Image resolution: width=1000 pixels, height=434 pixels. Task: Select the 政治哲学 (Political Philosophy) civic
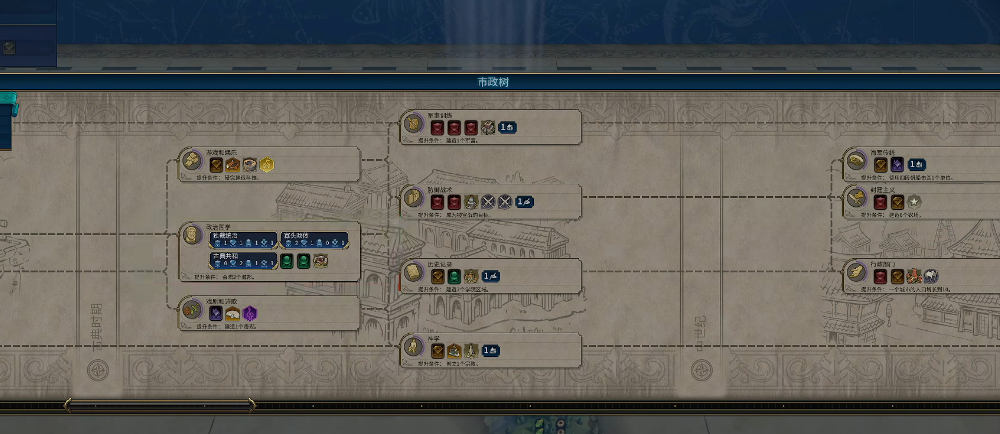pos(192,234)
